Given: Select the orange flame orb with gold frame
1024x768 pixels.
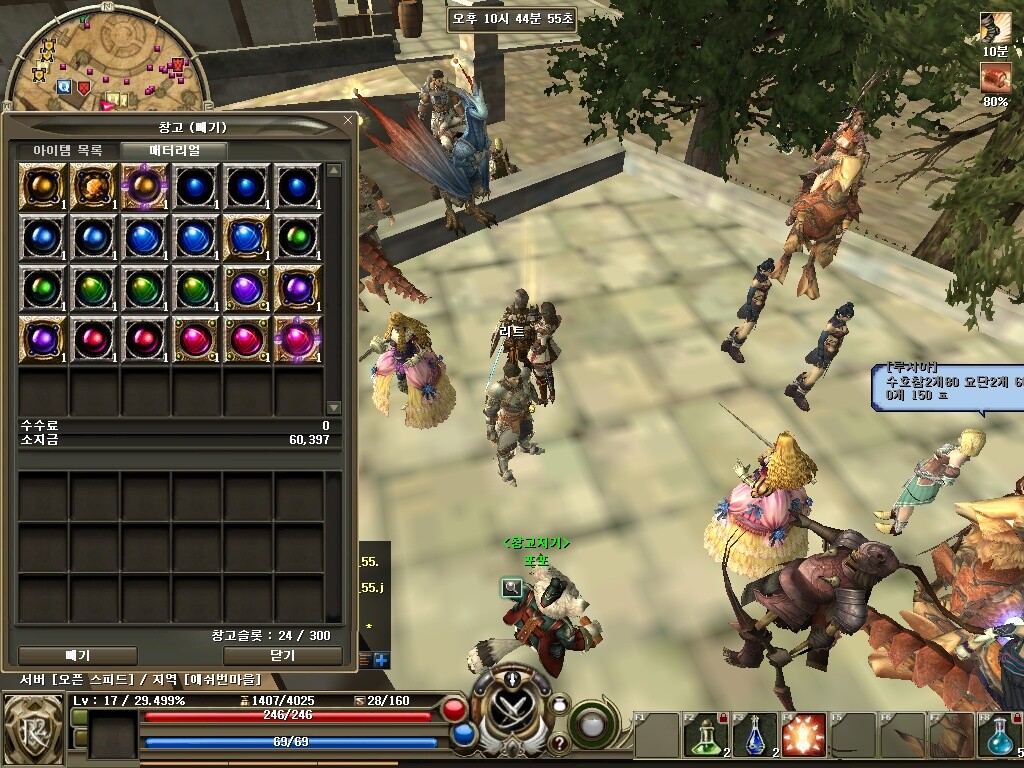Looking at the screenshot, I should coord(96,186).
